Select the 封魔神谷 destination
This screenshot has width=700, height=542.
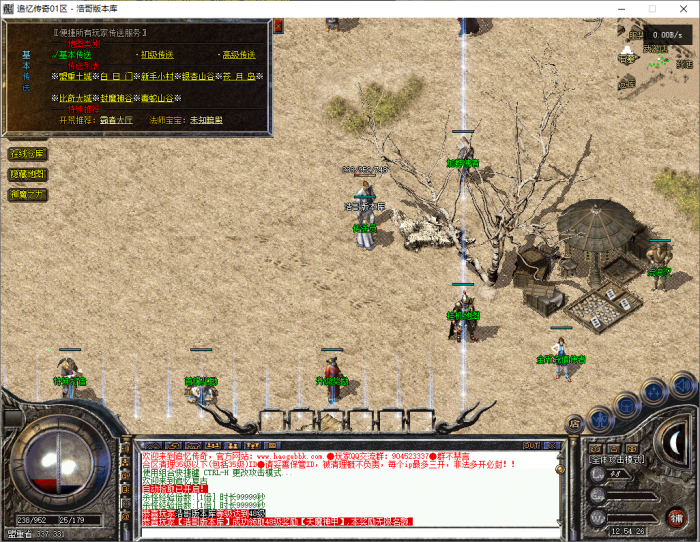117,98
